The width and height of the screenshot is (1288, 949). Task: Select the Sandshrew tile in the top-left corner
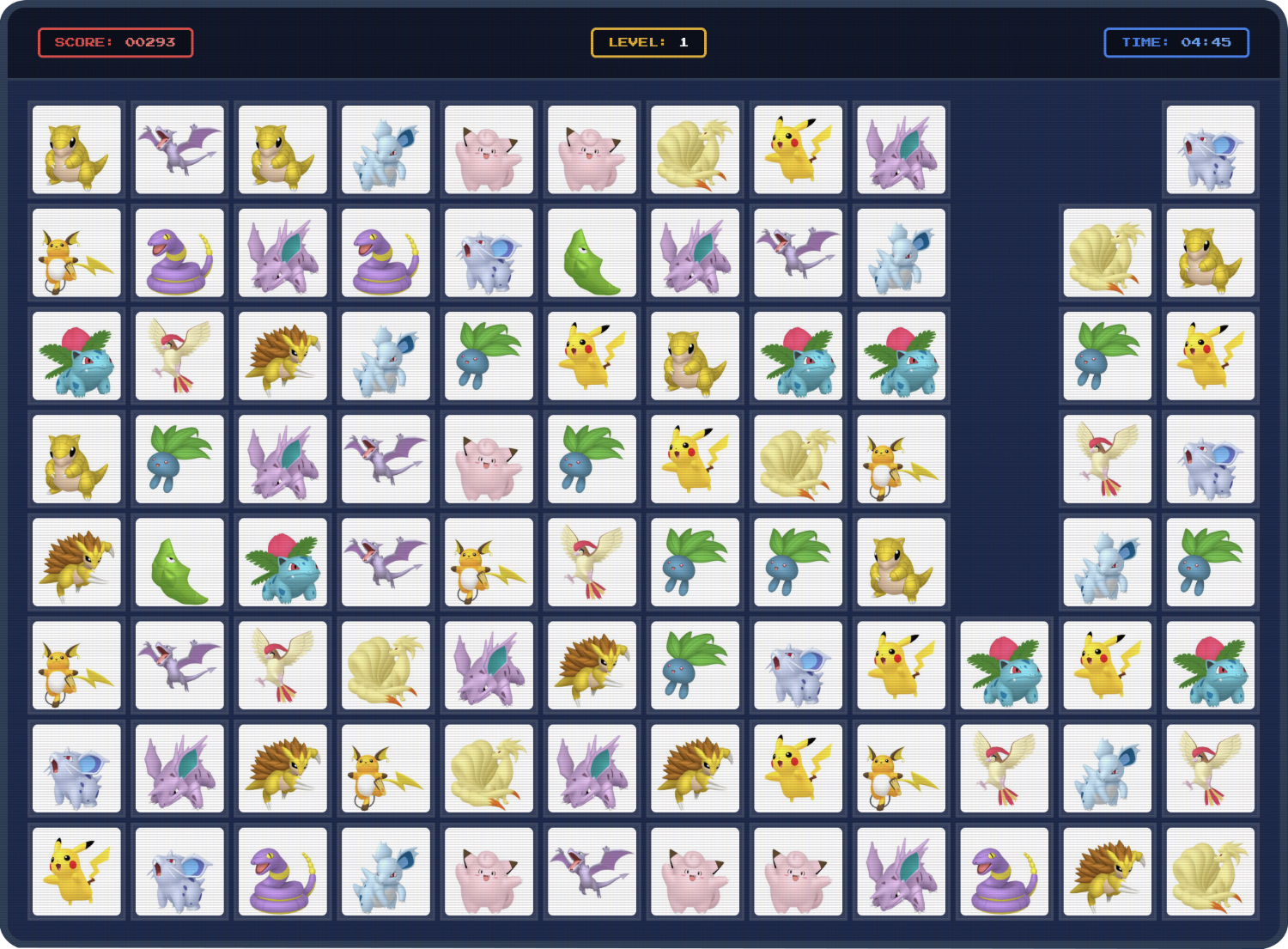tap(76, 150)
